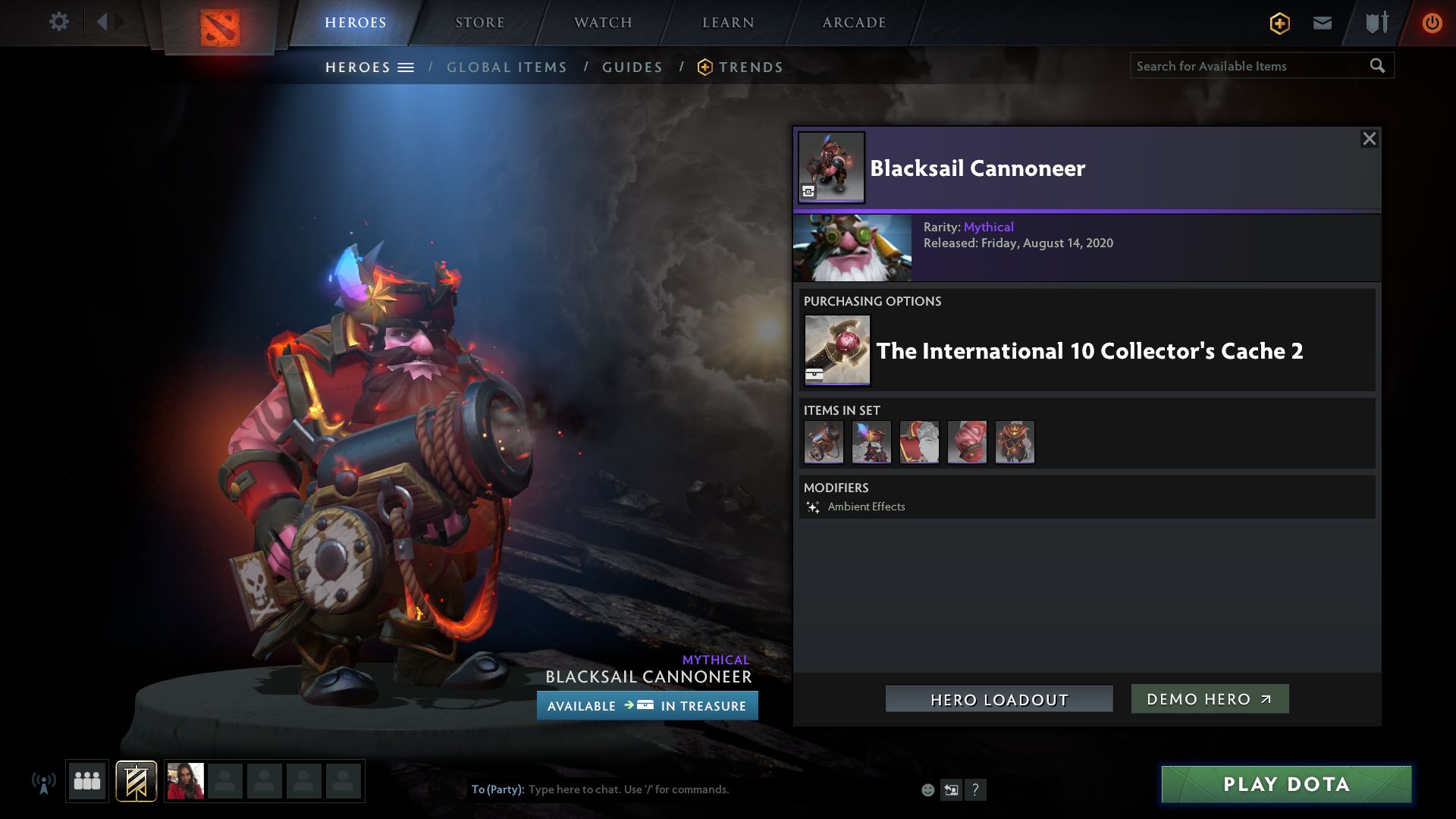Screen dimensions: 1456x819
Task: Open the Dota Plus gold shield icon
Action: 1279,24
